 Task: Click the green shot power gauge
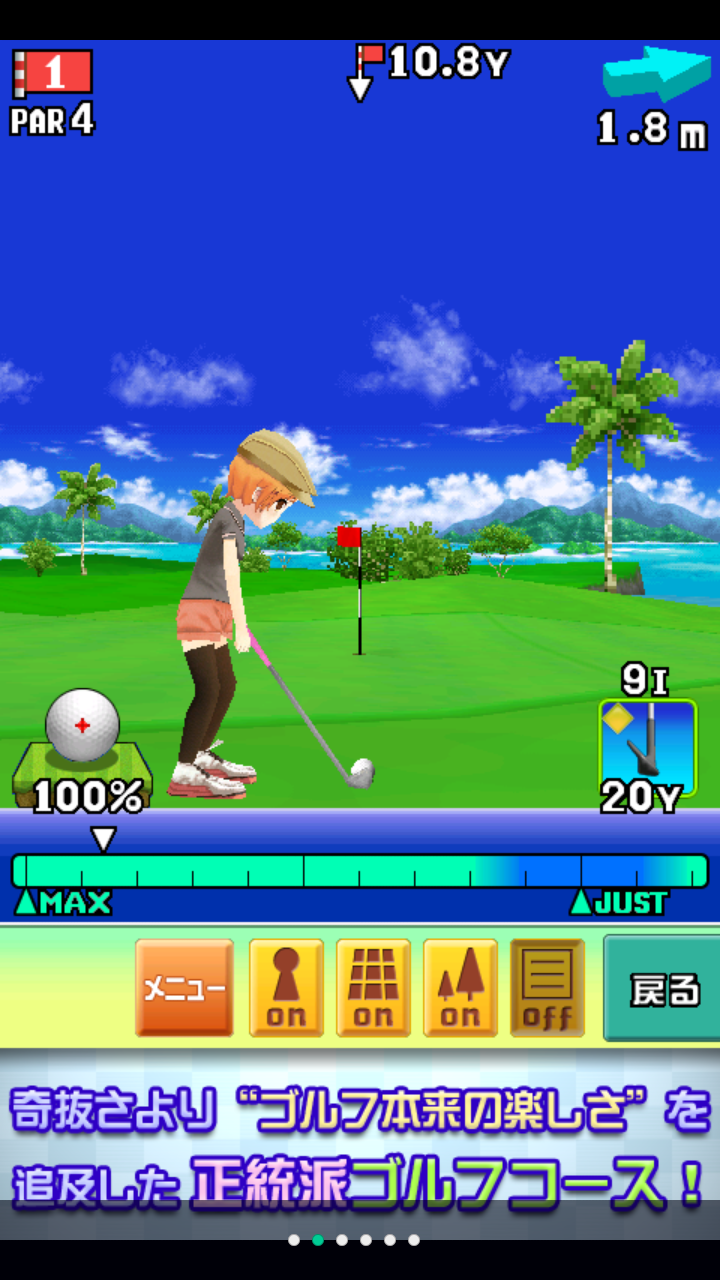[360, 871]
